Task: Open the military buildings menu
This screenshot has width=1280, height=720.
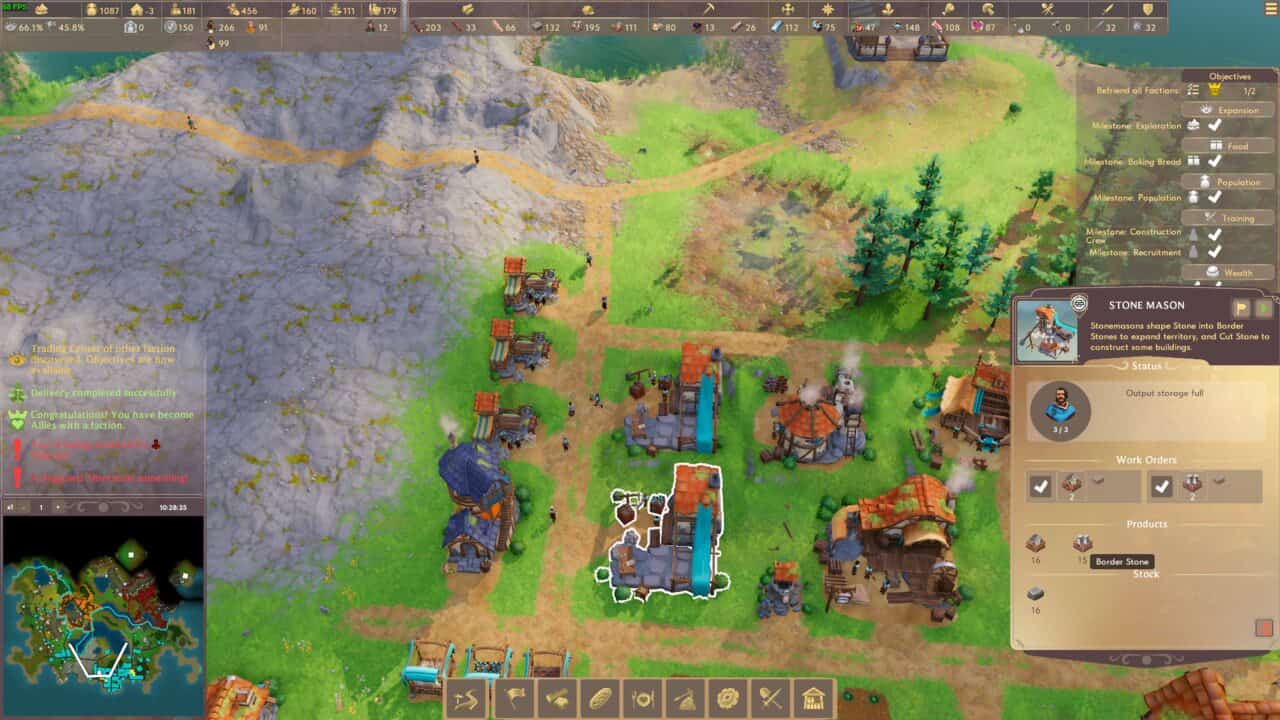Action: pos(770,700)
